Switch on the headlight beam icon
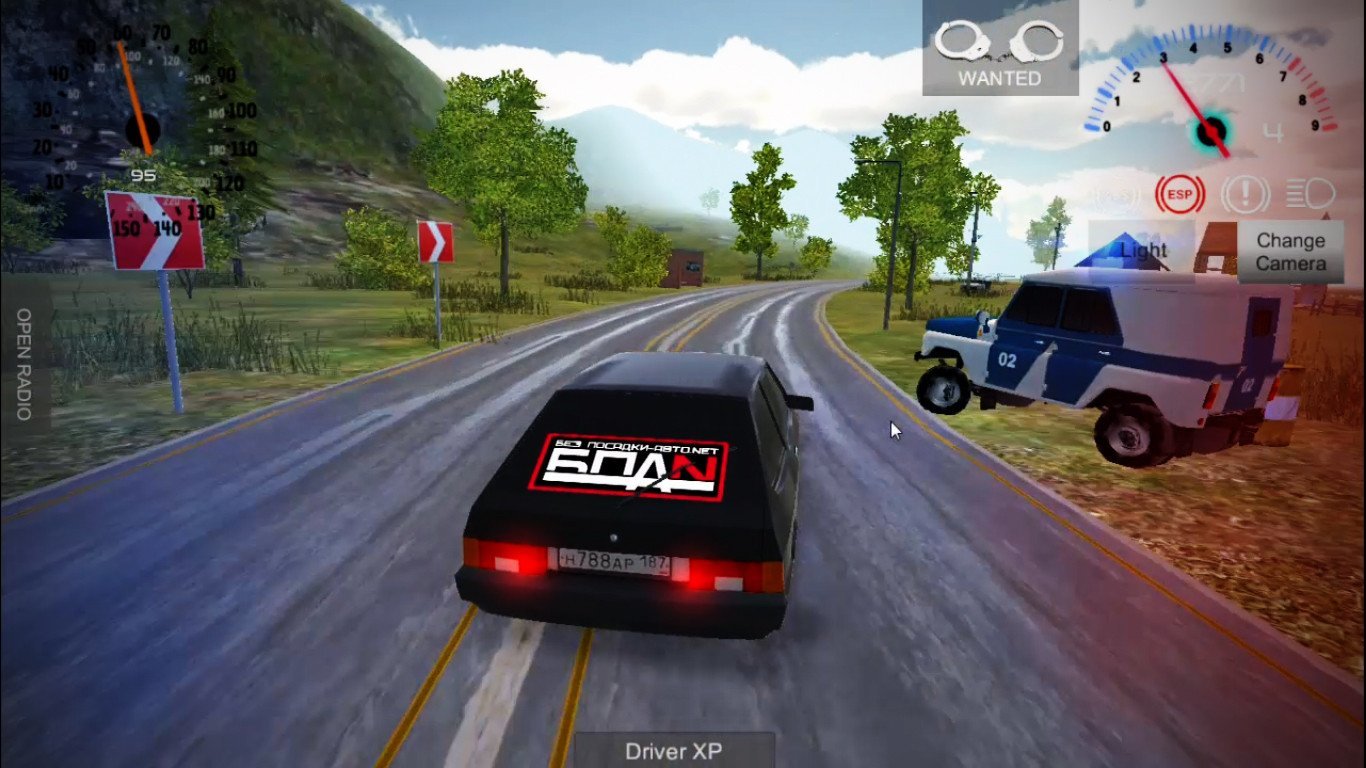 point(1310,192)
